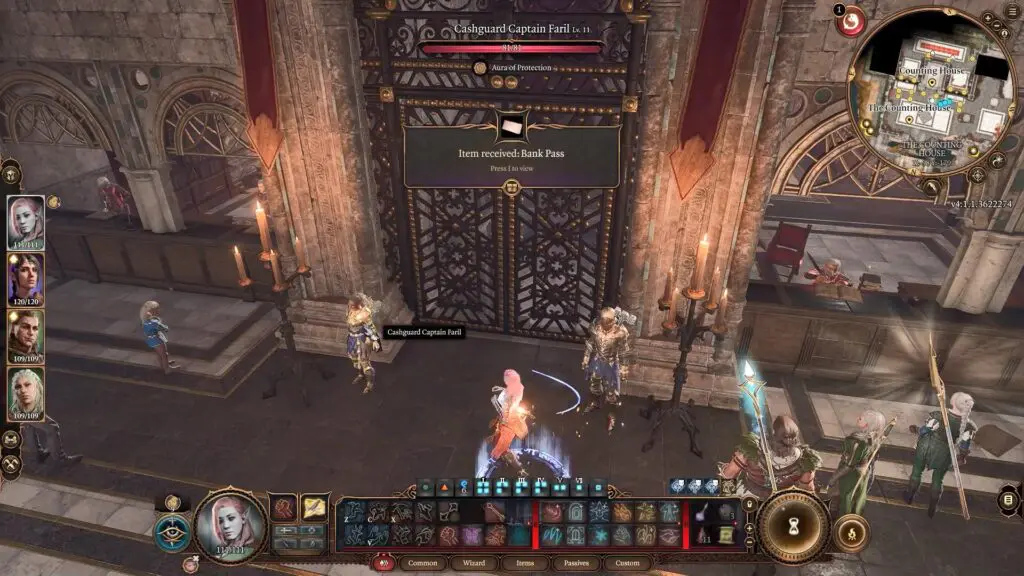Open the camp campfire button
1024x576 pixels.
(x=851, y=533)
